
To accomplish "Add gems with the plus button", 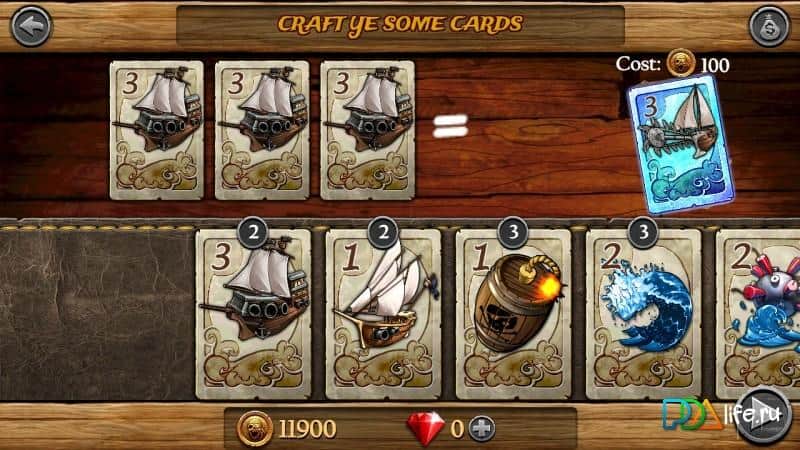I will 484,429.
